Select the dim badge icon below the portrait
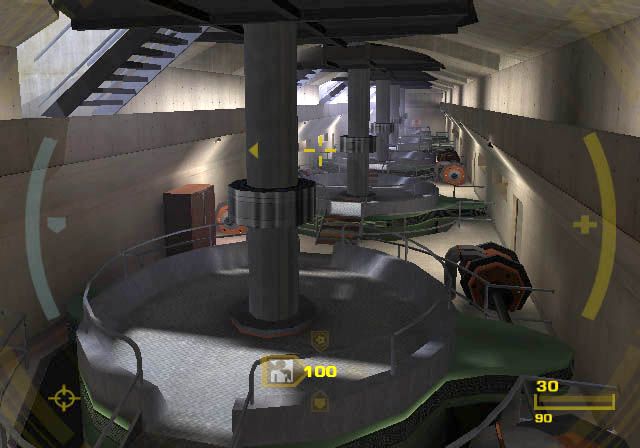Image resolution: width=640 pixels, height=448 pixels. 319,403
